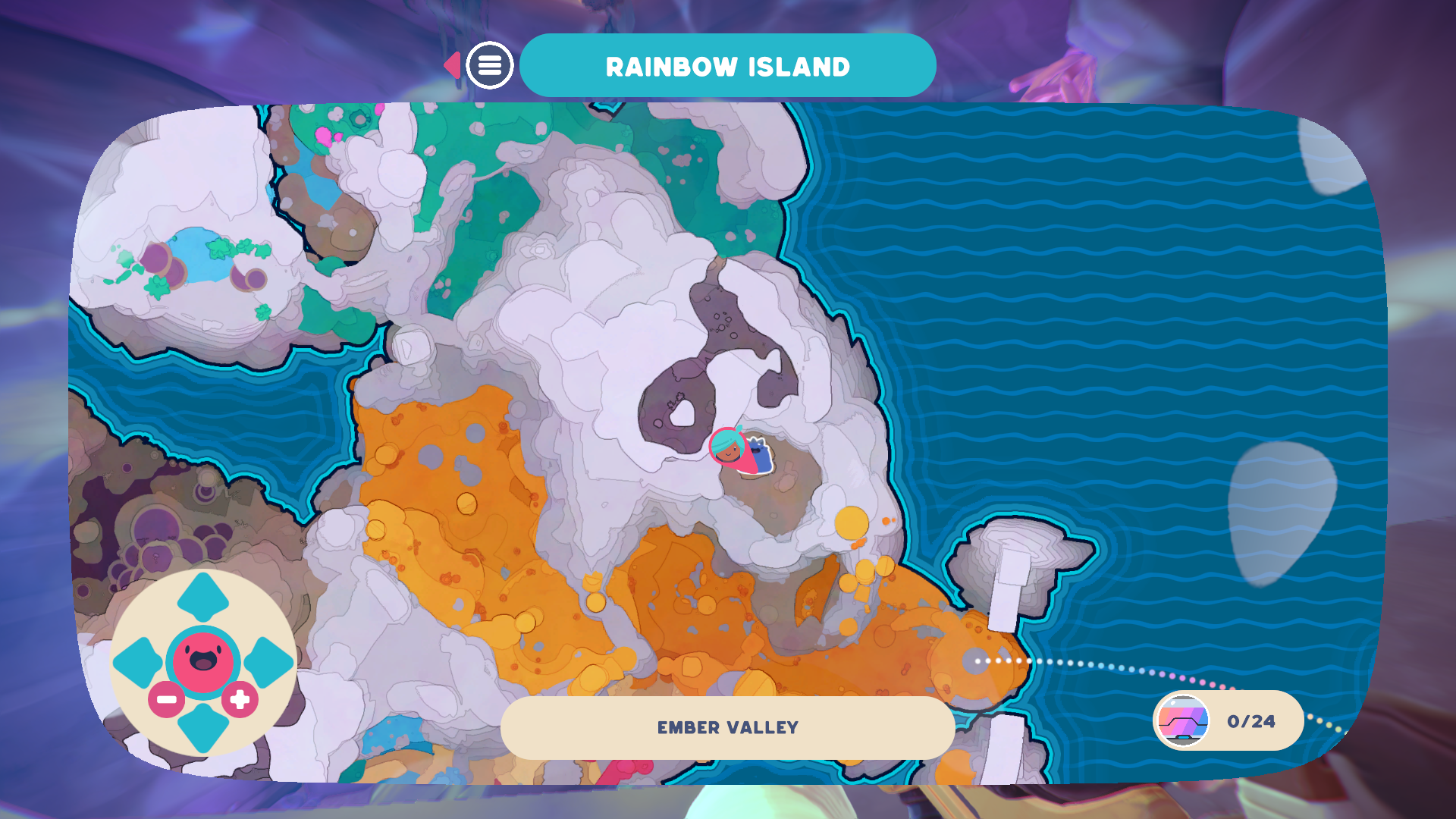The height and width of the screenshot is (819, 1456).
Task: Open the hamburger menu
Action: coord(491,65)
